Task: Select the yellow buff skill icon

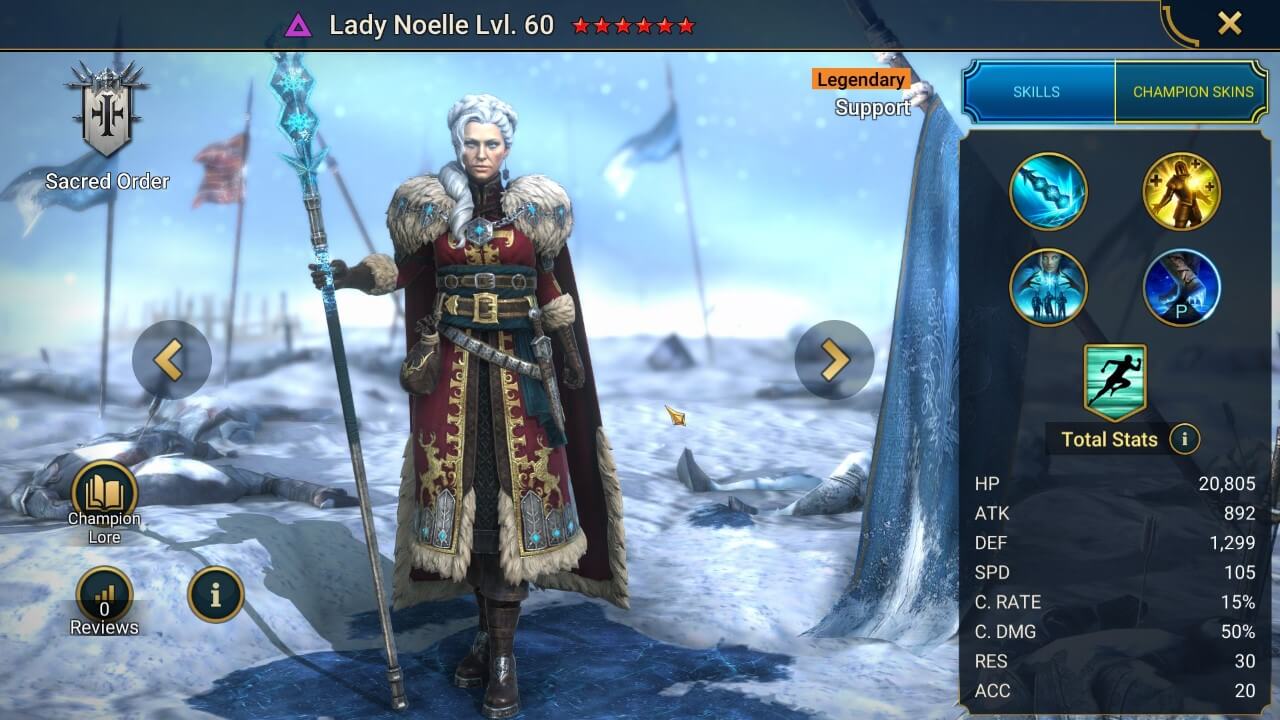Action: [1183, 192]
